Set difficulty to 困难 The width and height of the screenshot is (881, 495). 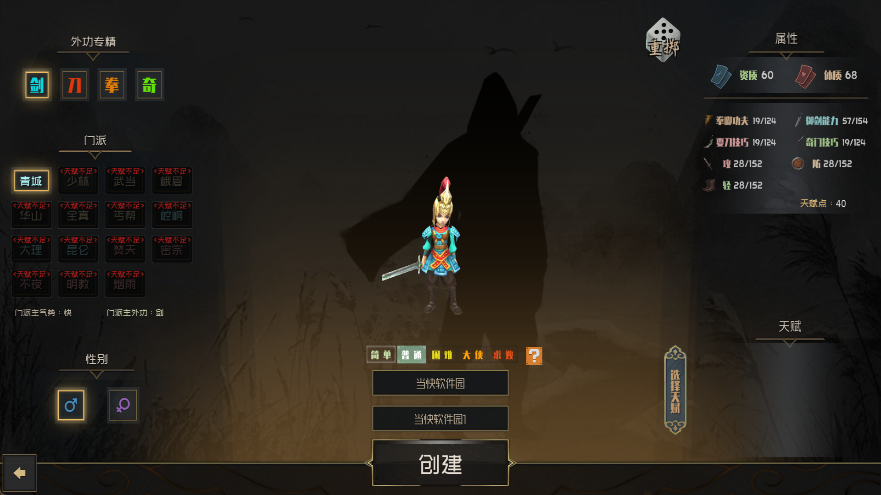click(442, 355)
